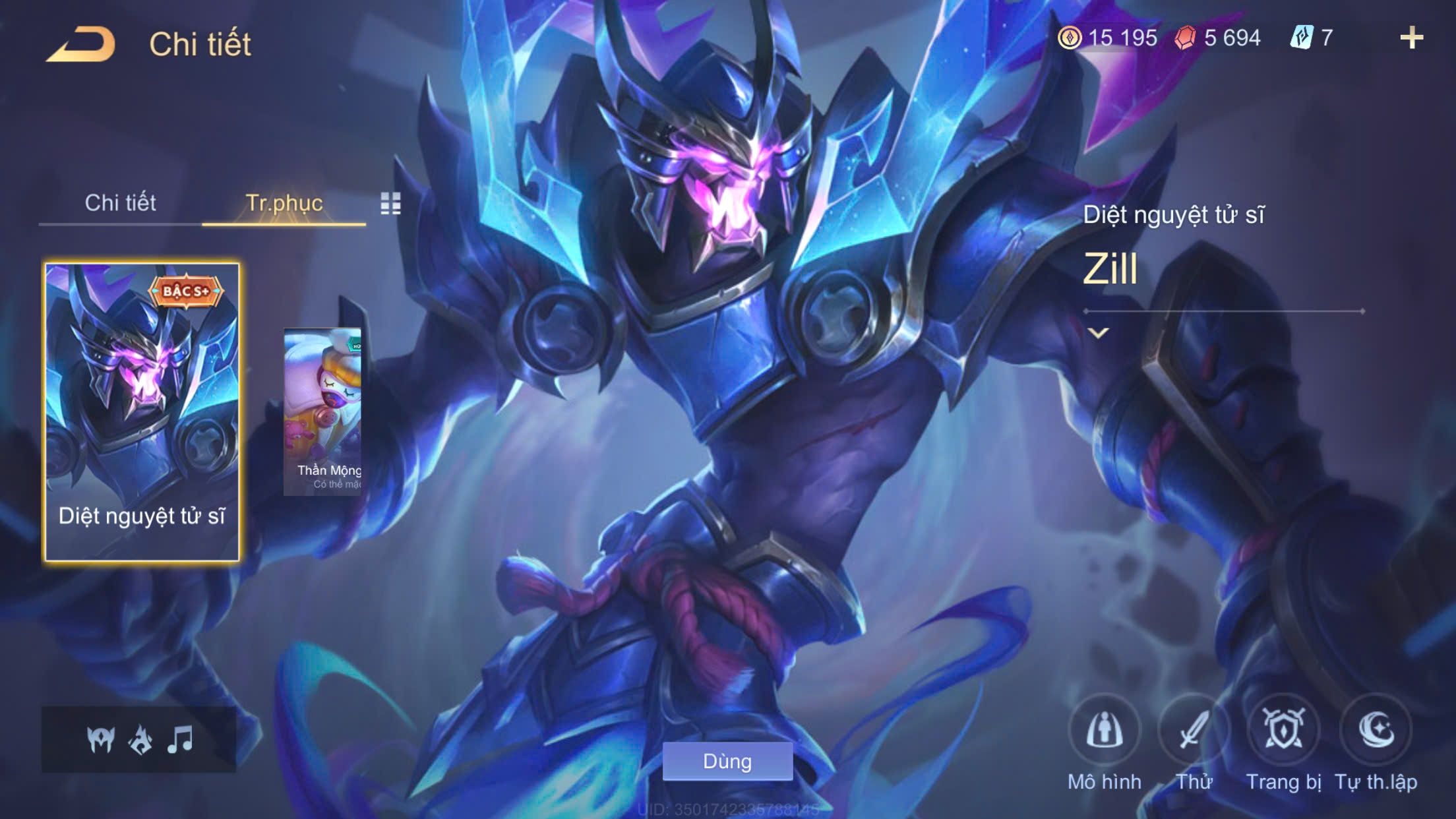Switch to the Chi tiết tab
Image resolution: width=1456 pixels, height=819 pixels.
[120, 203]
